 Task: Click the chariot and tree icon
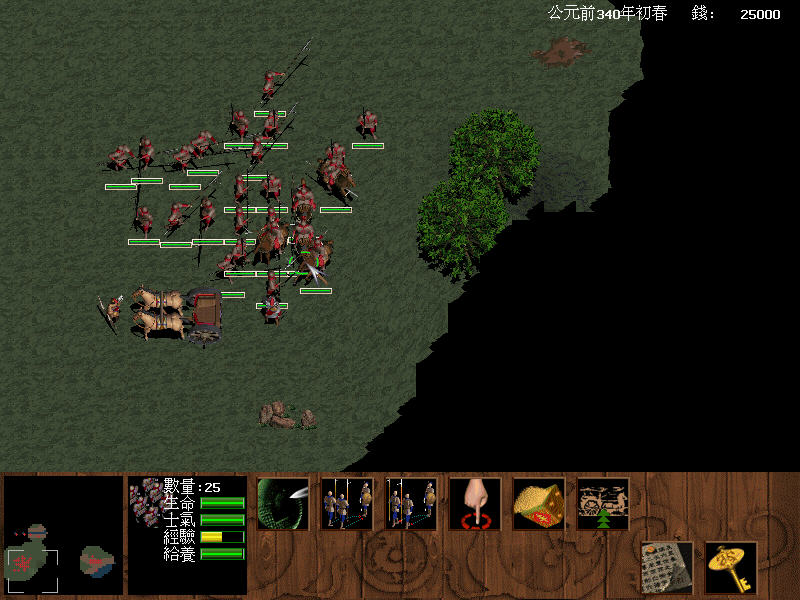point(603,503)
